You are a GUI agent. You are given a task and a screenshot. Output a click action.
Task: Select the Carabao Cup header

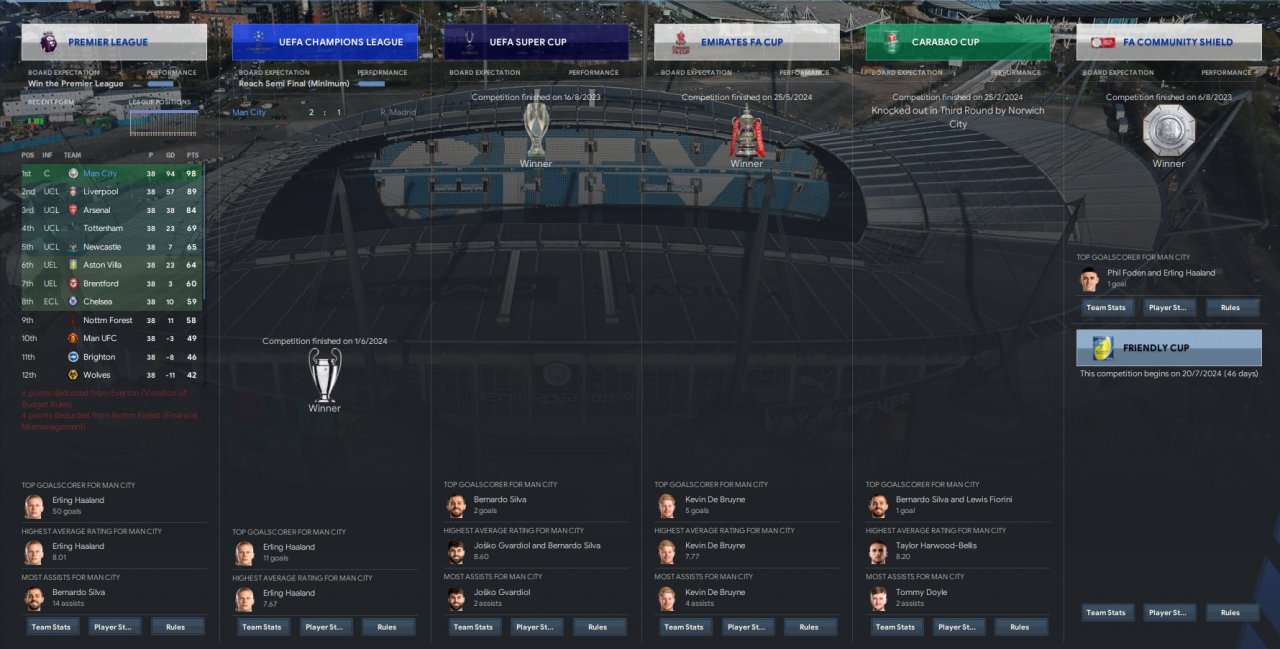tap(958, 42)
